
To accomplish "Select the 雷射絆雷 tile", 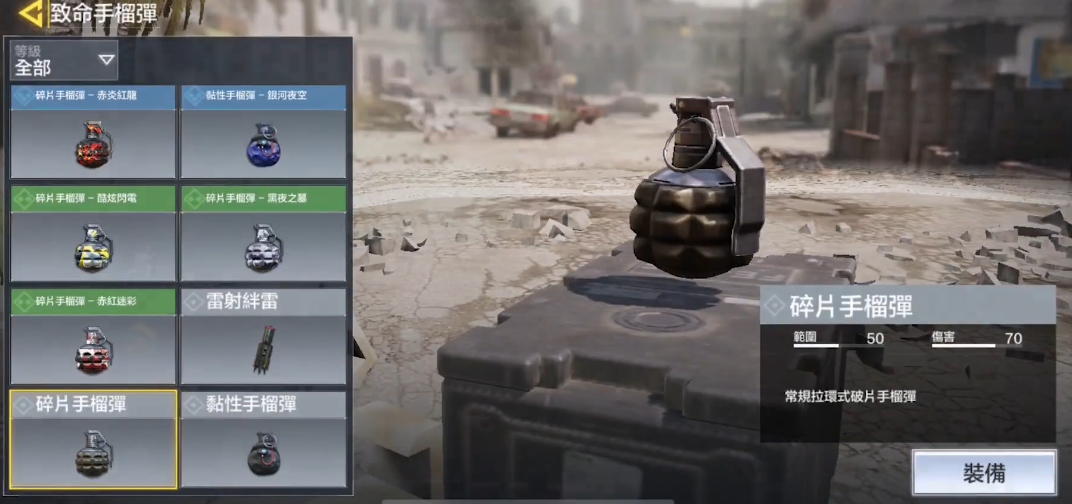I will coord(263,336).
